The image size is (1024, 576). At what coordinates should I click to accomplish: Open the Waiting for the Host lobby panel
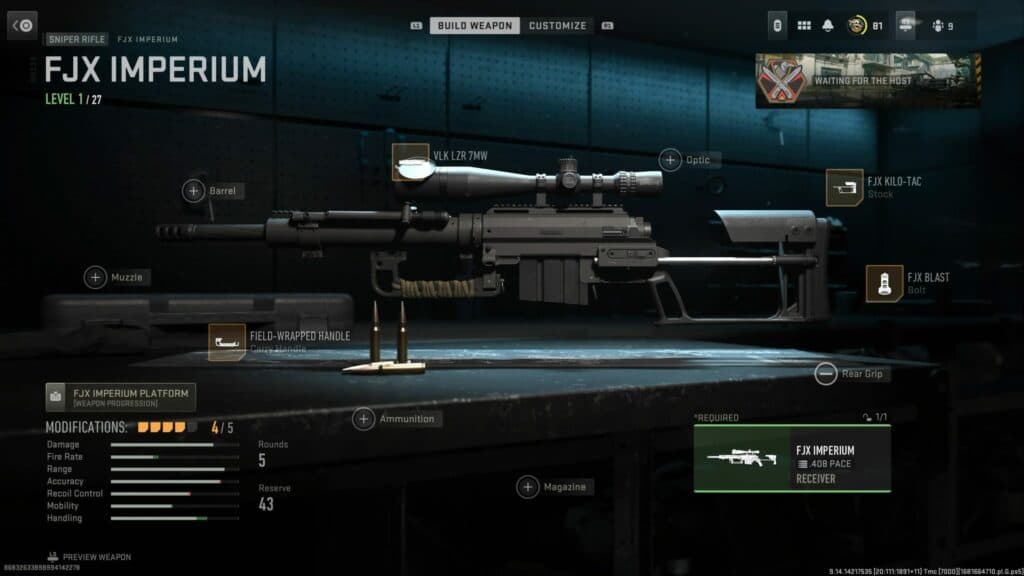click(x=867, y=80)
